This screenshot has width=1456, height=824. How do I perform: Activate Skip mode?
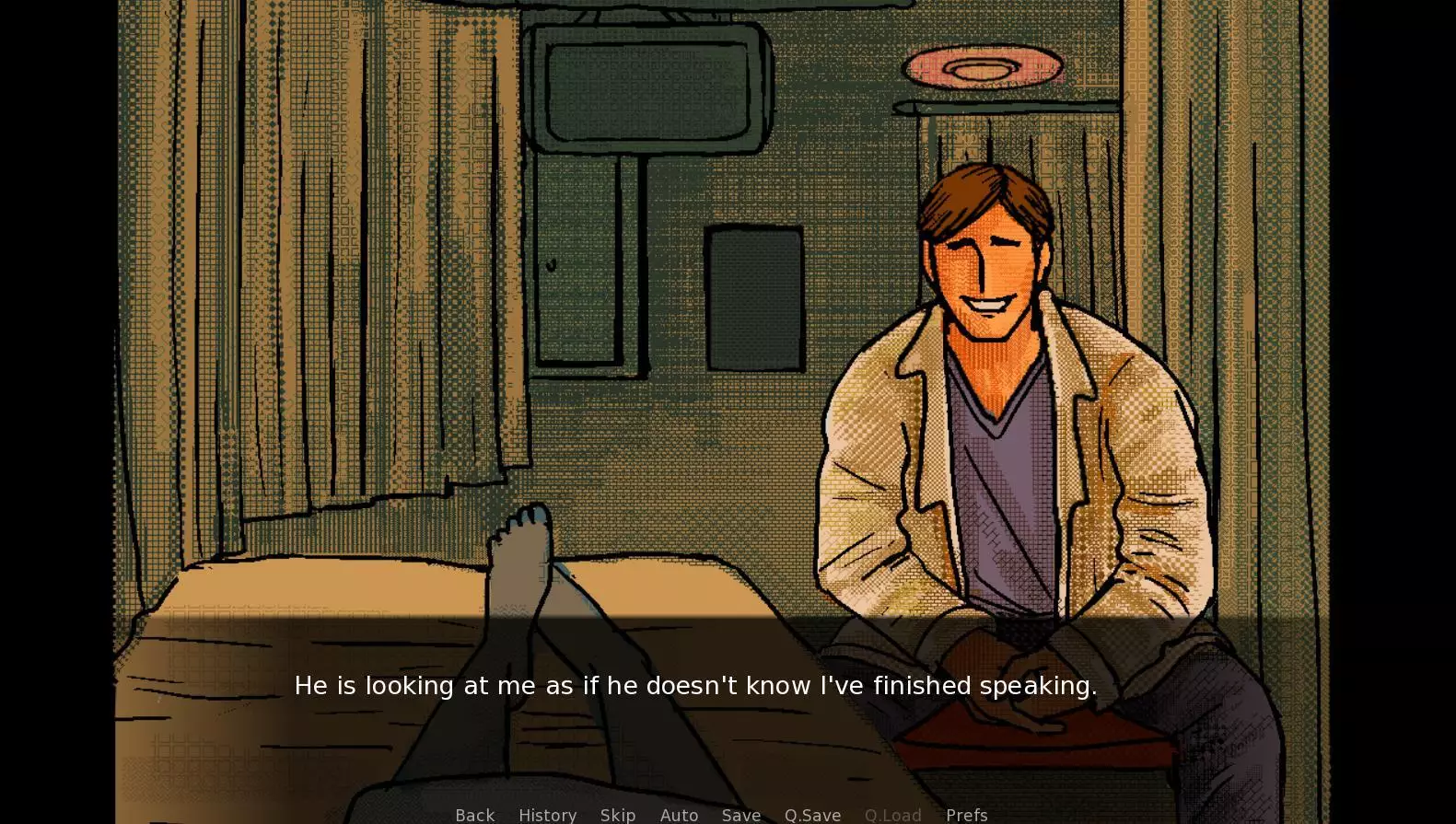coord(618,815)
